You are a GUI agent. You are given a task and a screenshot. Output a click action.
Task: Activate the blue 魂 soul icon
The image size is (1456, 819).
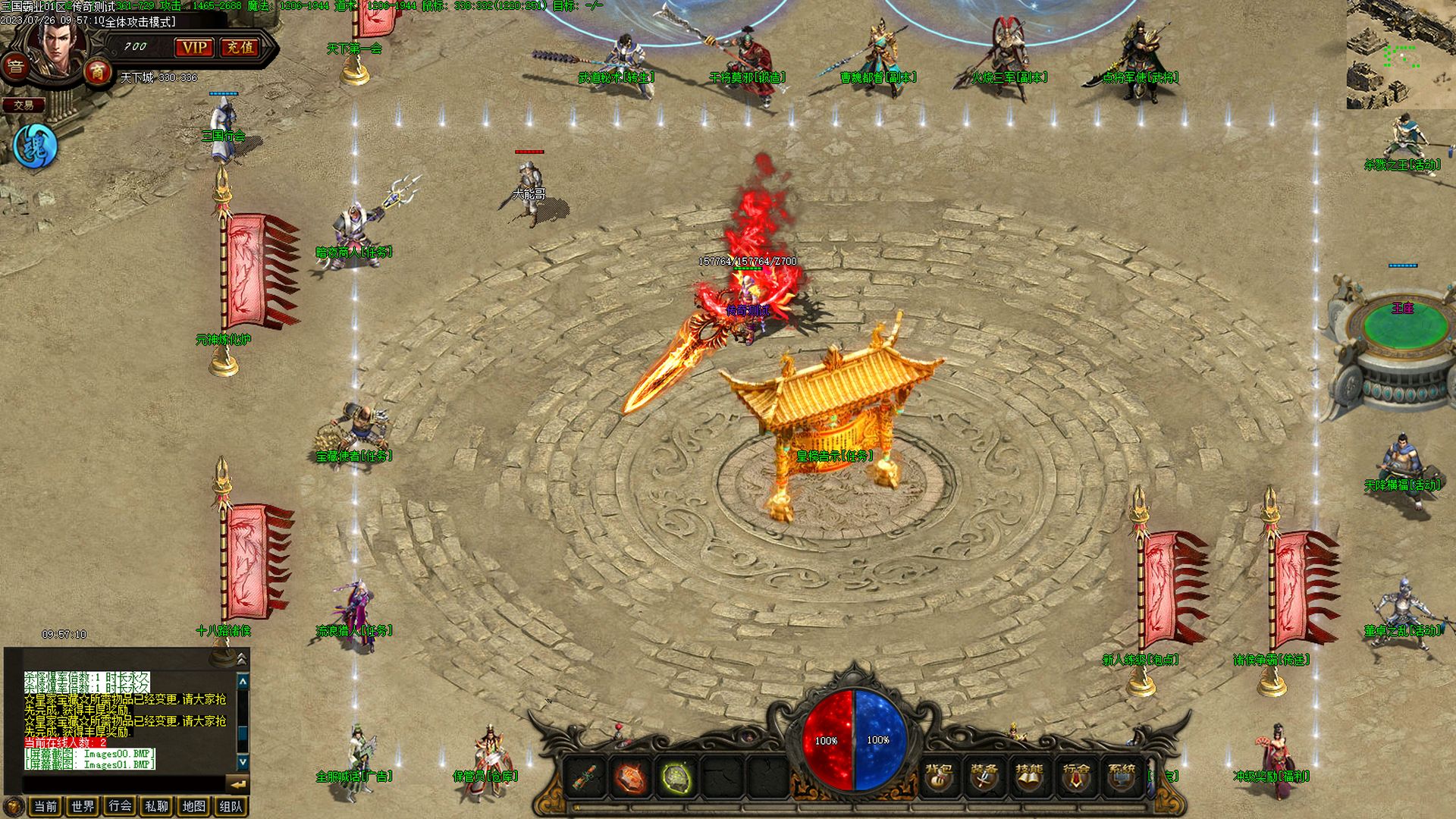pyautogui.click(x=35, y=146)
